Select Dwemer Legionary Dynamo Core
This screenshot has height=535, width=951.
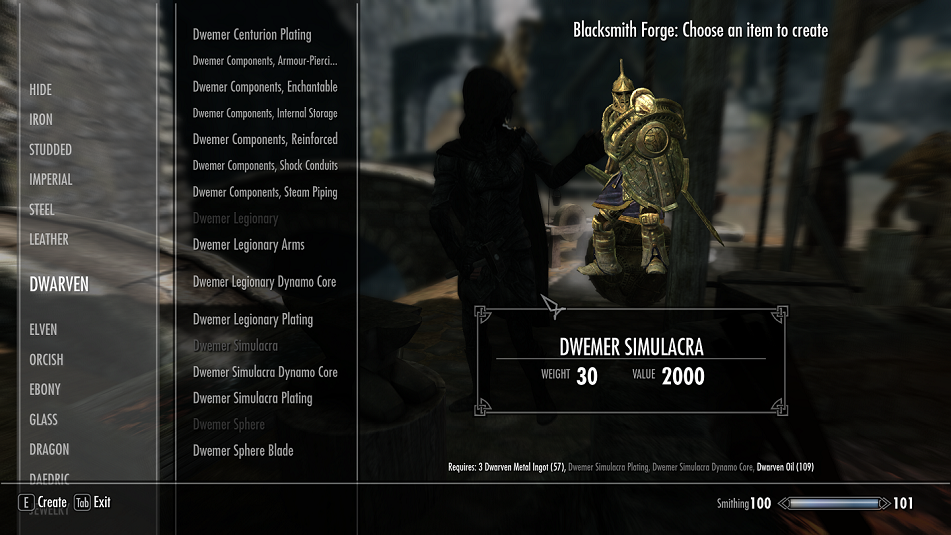264,282
